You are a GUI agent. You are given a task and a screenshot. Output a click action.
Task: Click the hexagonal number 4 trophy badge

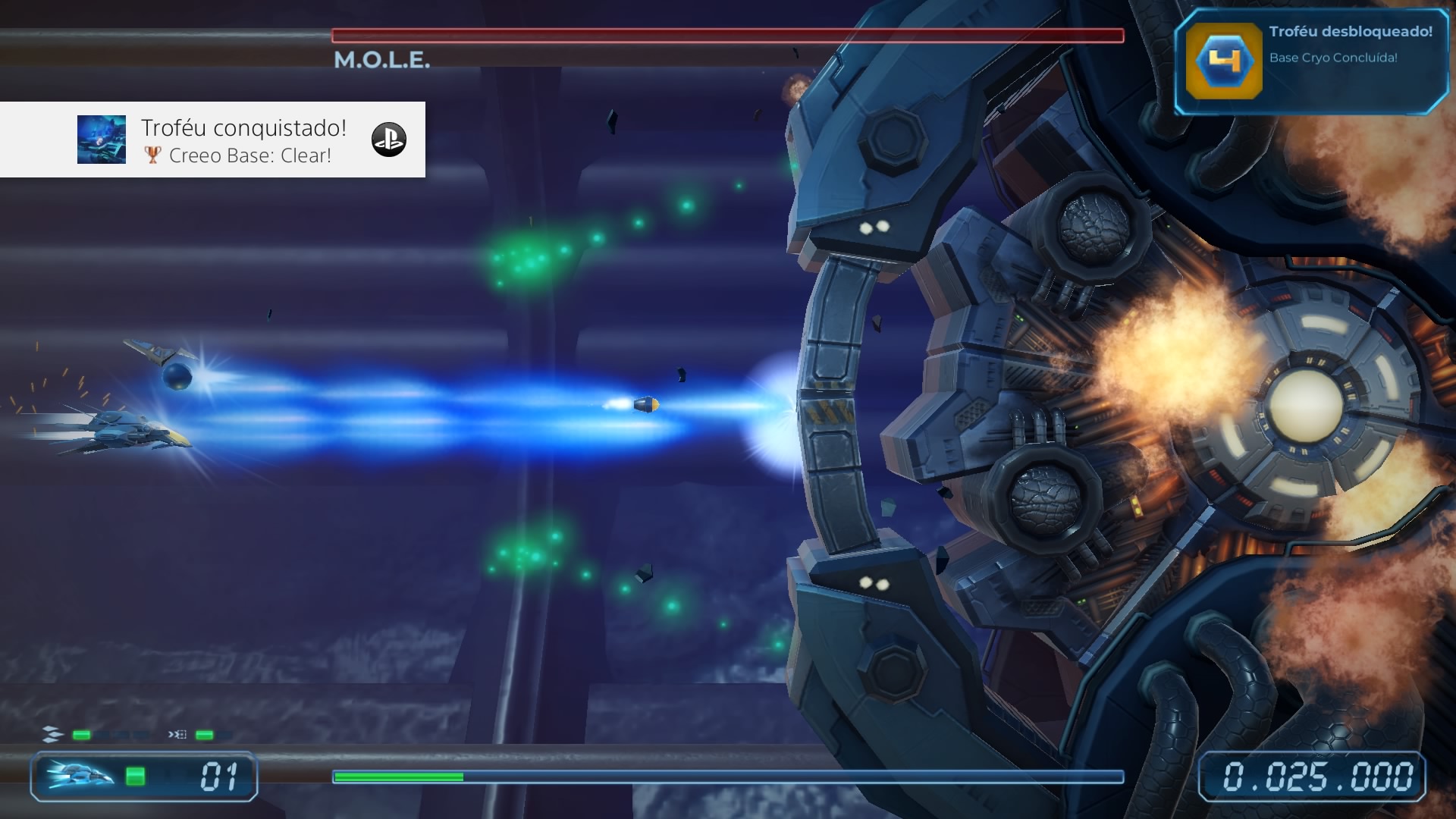(x=1223, y=61)
